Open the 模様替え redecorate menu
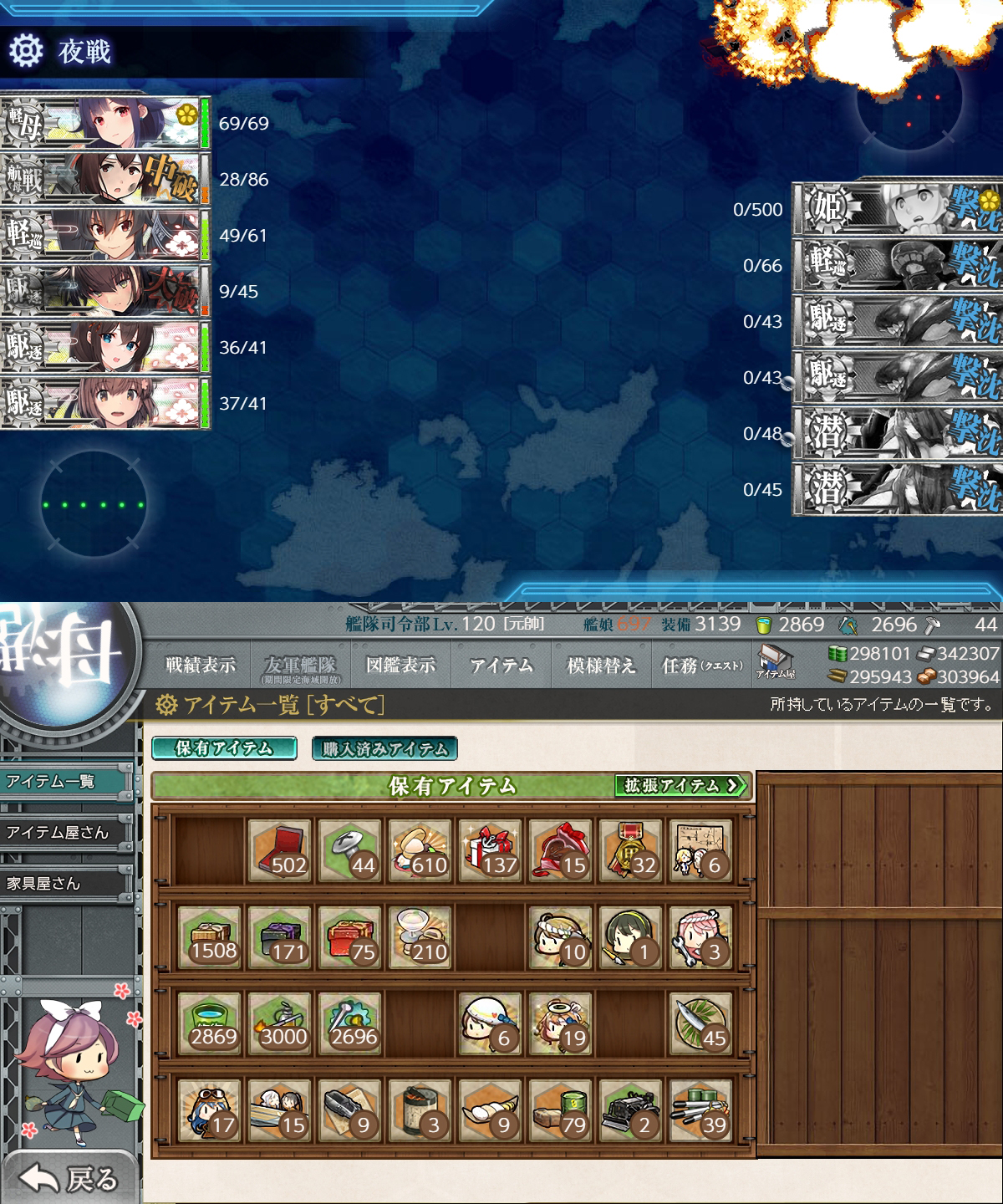The image size is (1003, 1204). click(602, 666)
